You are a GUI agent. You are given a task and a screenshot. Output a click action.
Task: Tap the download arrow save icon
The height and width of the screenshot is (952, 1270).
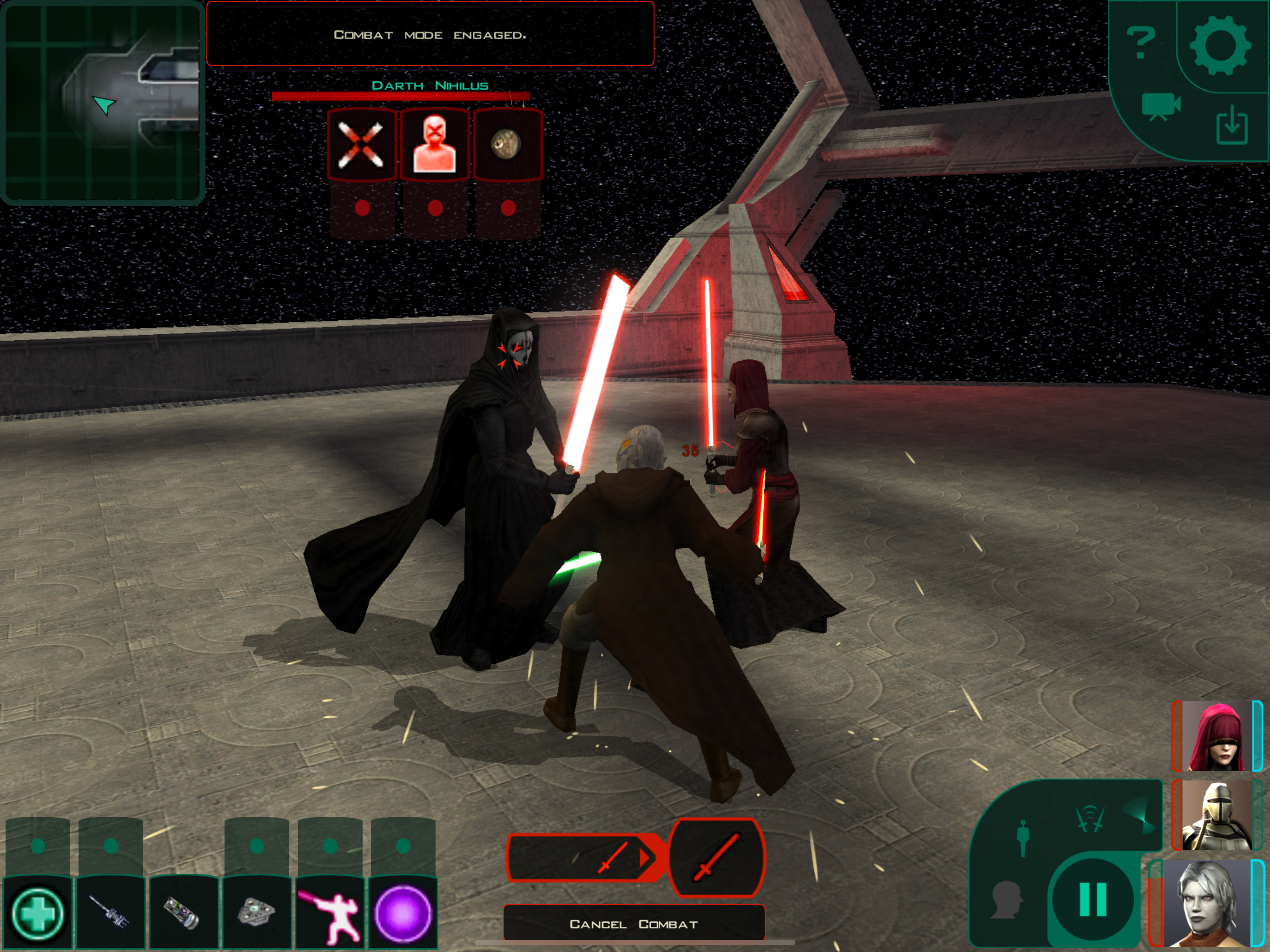(x=1231, y=126)
